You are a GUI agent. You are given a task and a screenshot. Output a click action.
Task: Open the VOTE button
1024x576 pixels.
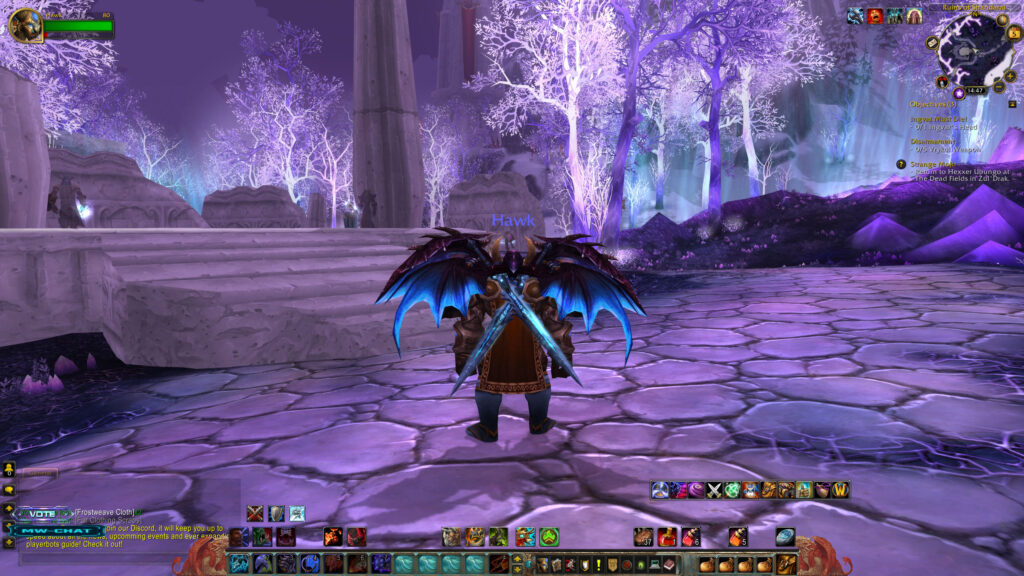(40, 513)
